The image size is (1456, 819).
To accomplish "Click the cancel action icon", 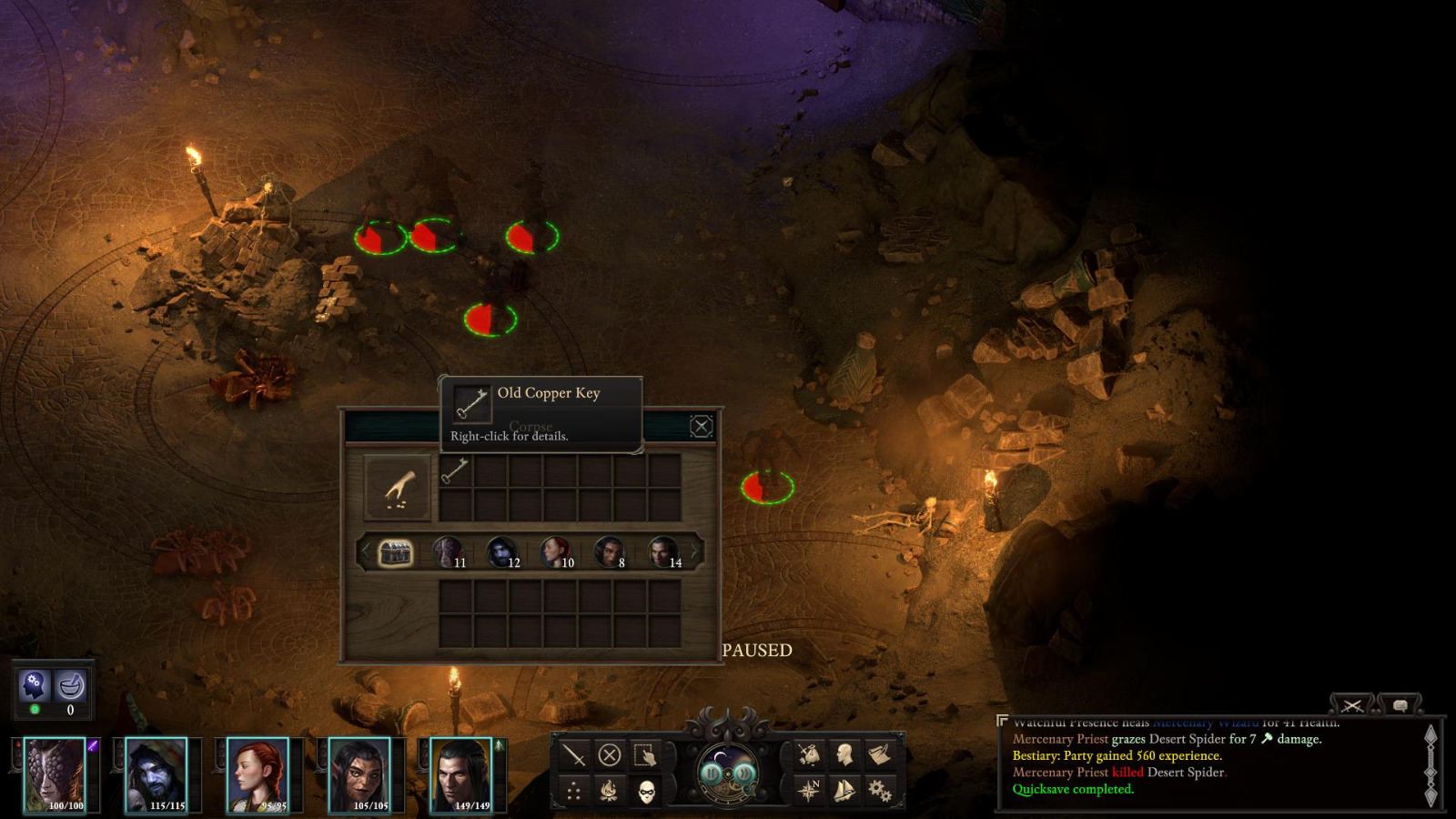I will tap(611, 754).
